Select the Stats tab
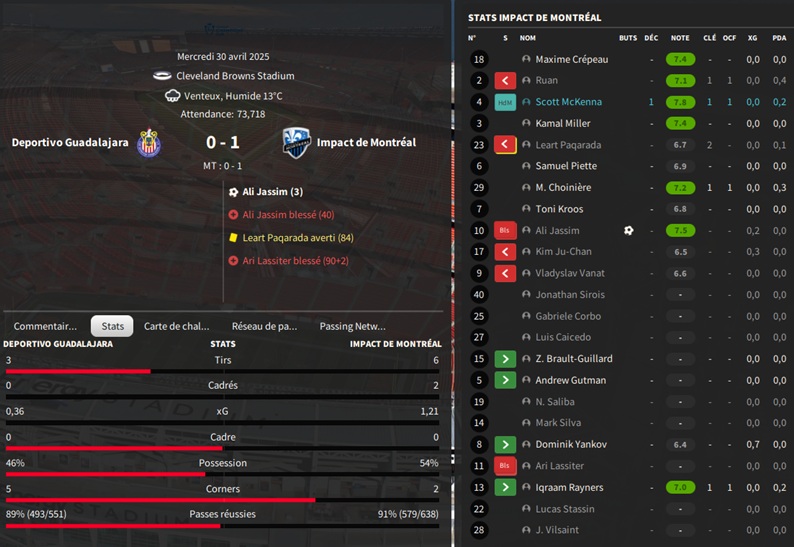The width and height of the screenshot is (794, 547). pos(112,326)
